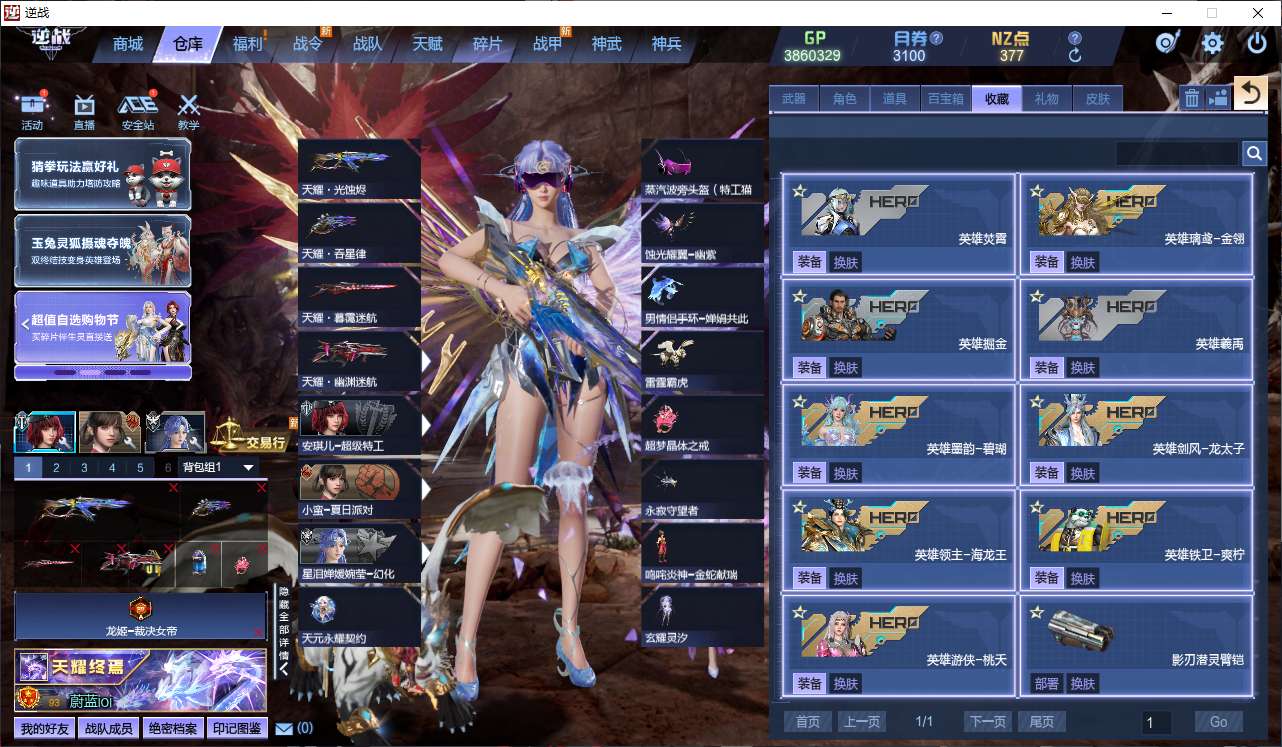Open the 天赋 talent menu
The height and width of the screenshot is (747, 1282).
[x=427, y=44]
